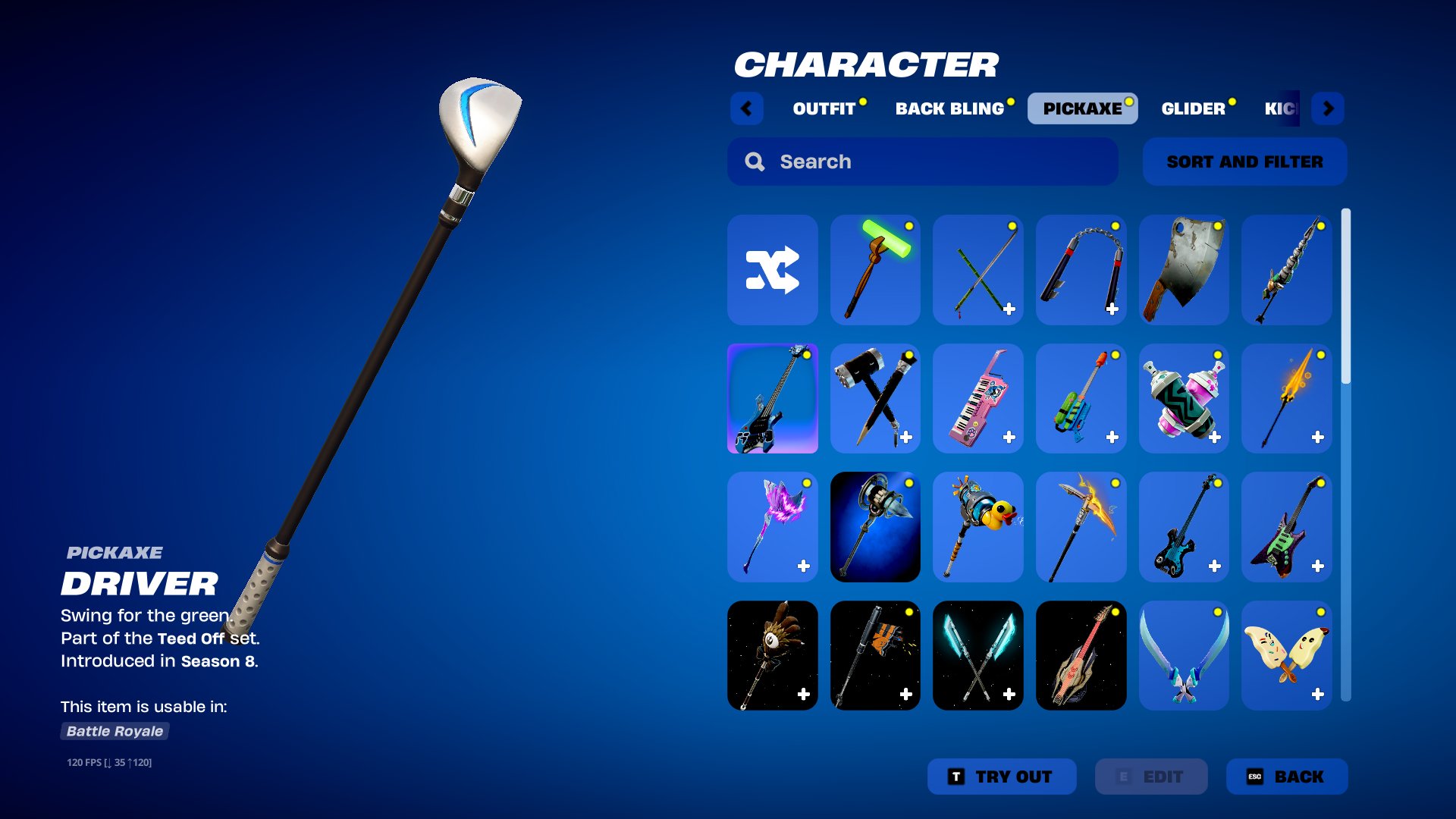1456x819 pixels.
Task: Go to previous categories with left arrow
Action: click(x=747, y=108)
